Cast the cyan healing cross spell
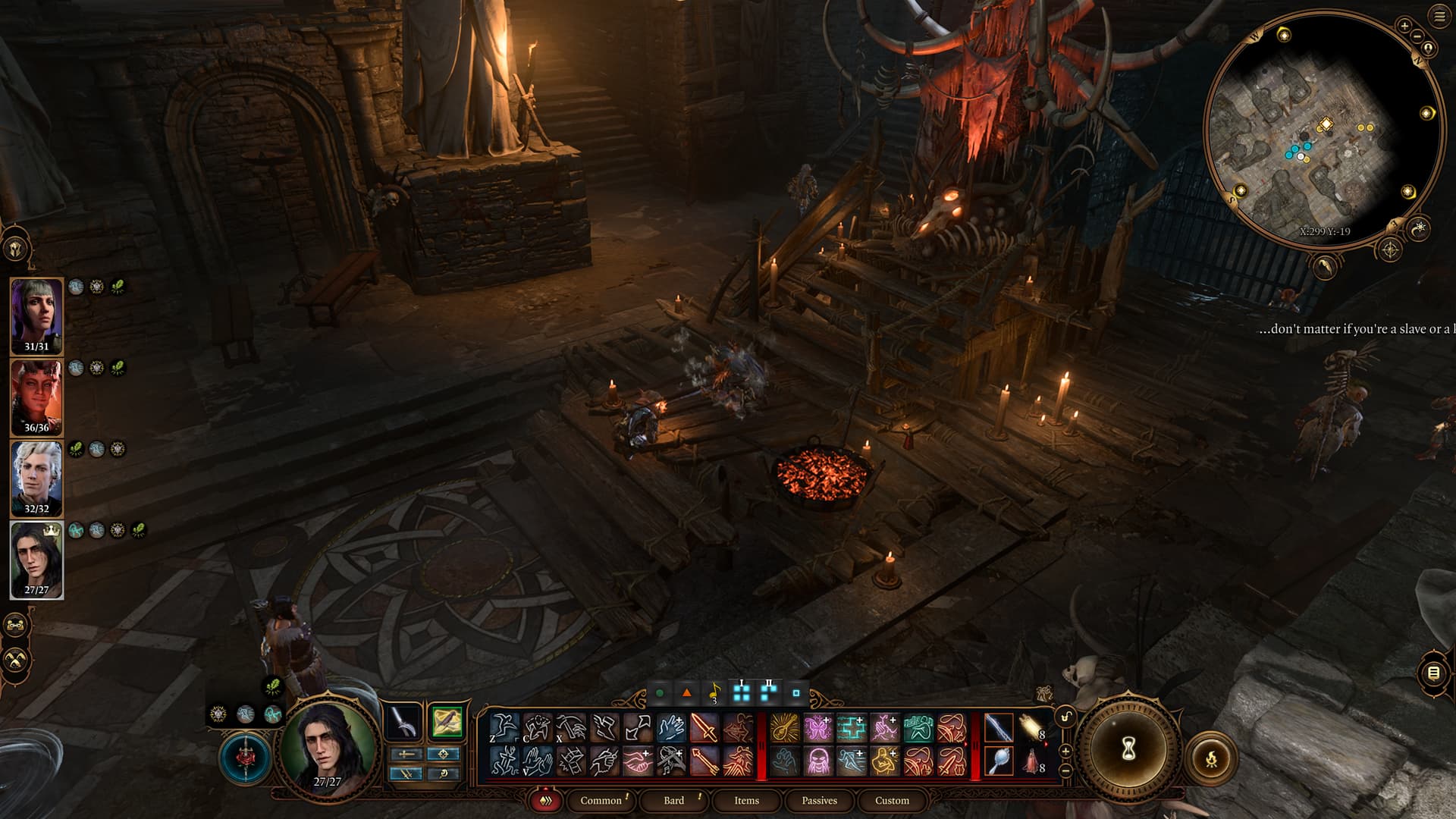This screenshot has height=819, width=1456. point(851,728)
